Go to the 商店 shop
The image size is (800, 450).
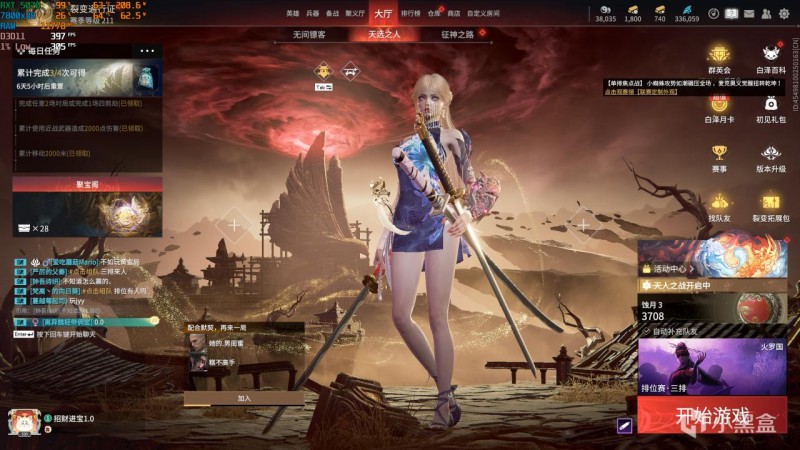click(x=454, y=13)
